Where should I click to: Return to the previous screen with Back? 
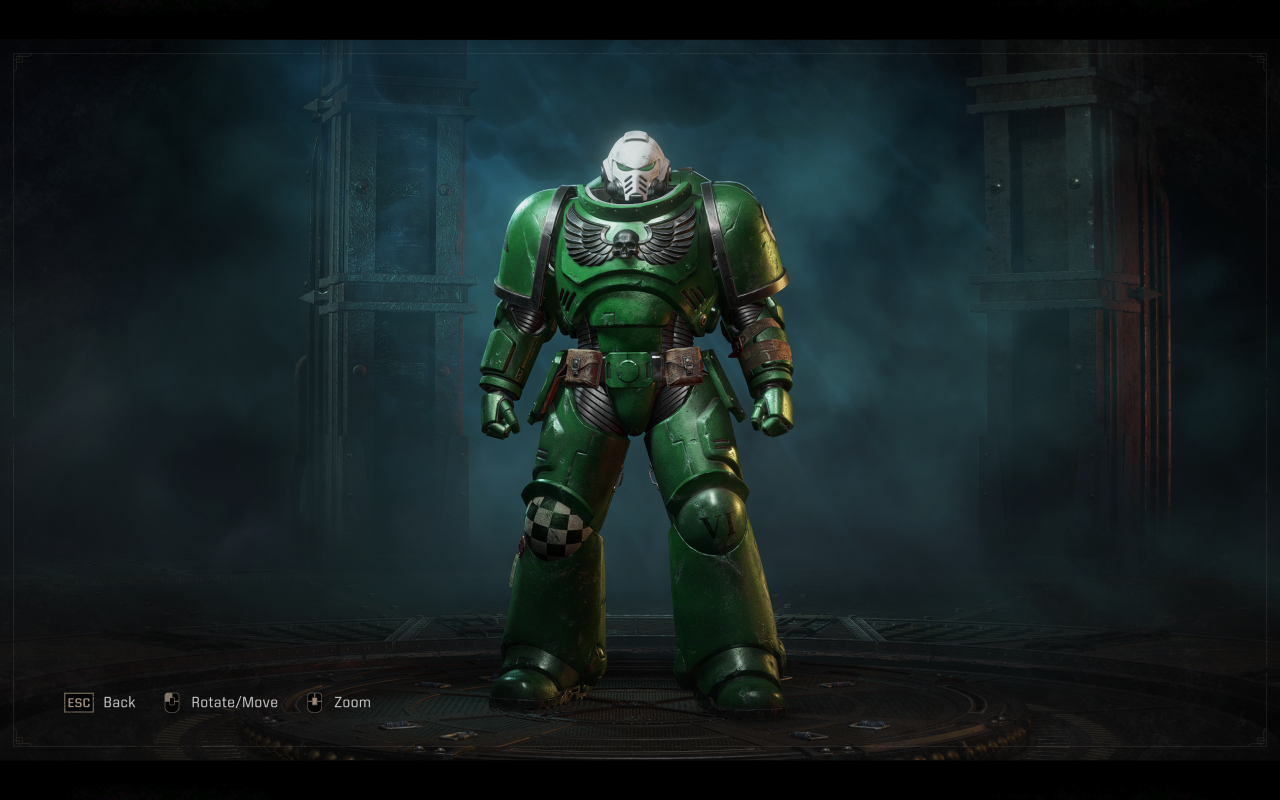pos(100,702)
